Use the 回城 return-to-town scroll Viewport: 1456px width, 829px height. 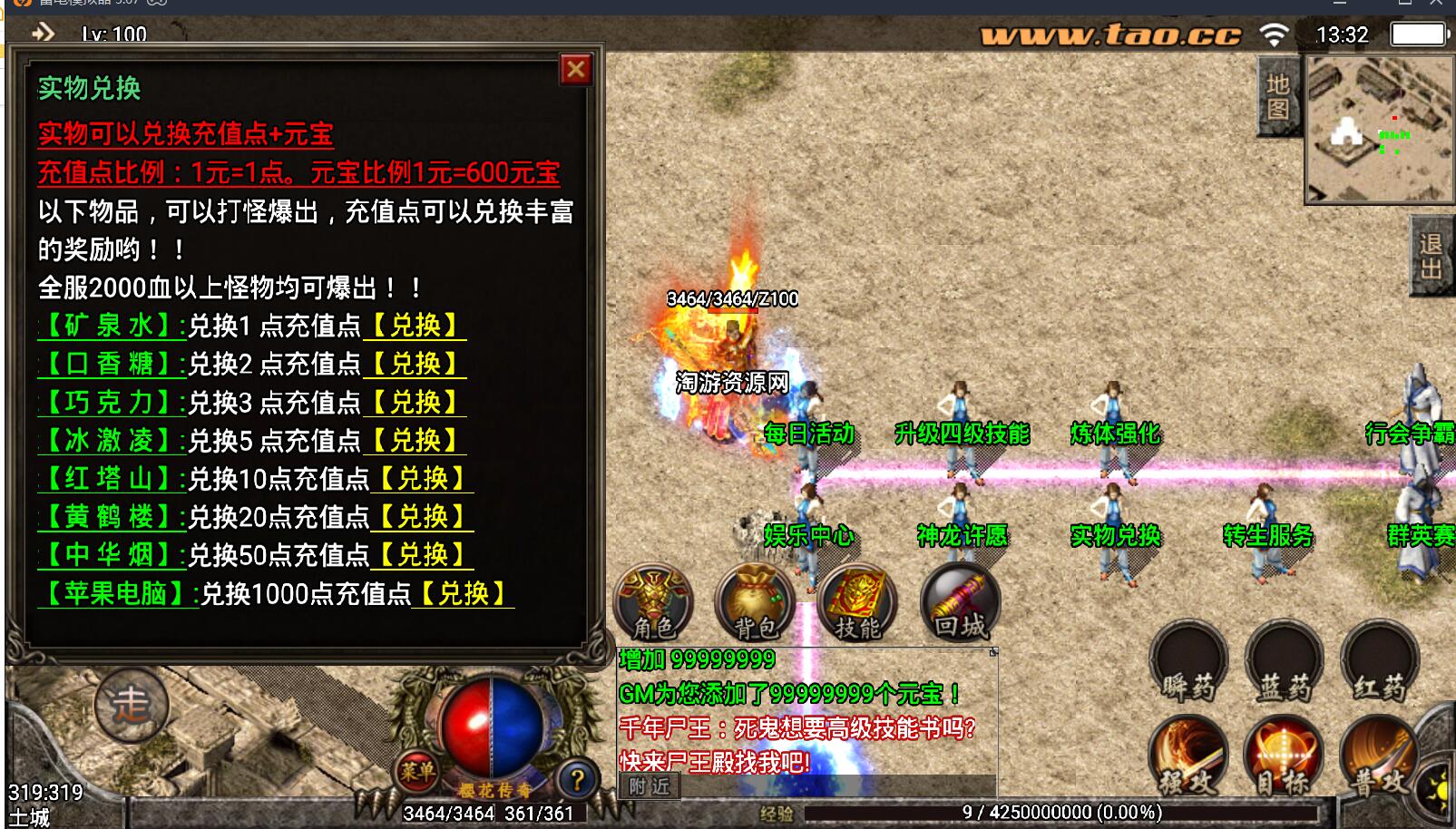tap(960, 601)
